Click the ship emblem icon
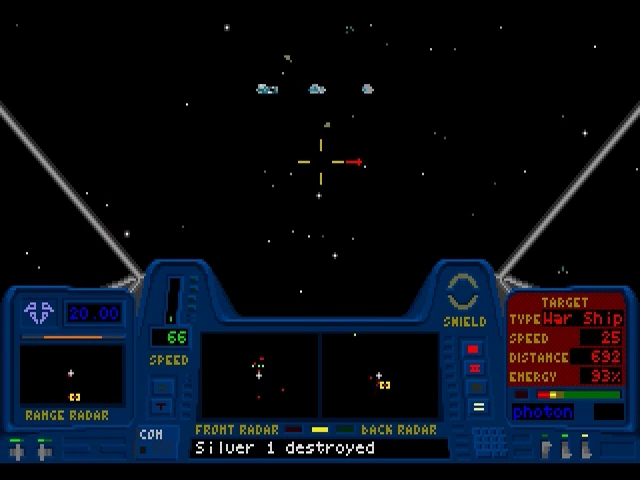640x480 pixels. coord(41,313)
